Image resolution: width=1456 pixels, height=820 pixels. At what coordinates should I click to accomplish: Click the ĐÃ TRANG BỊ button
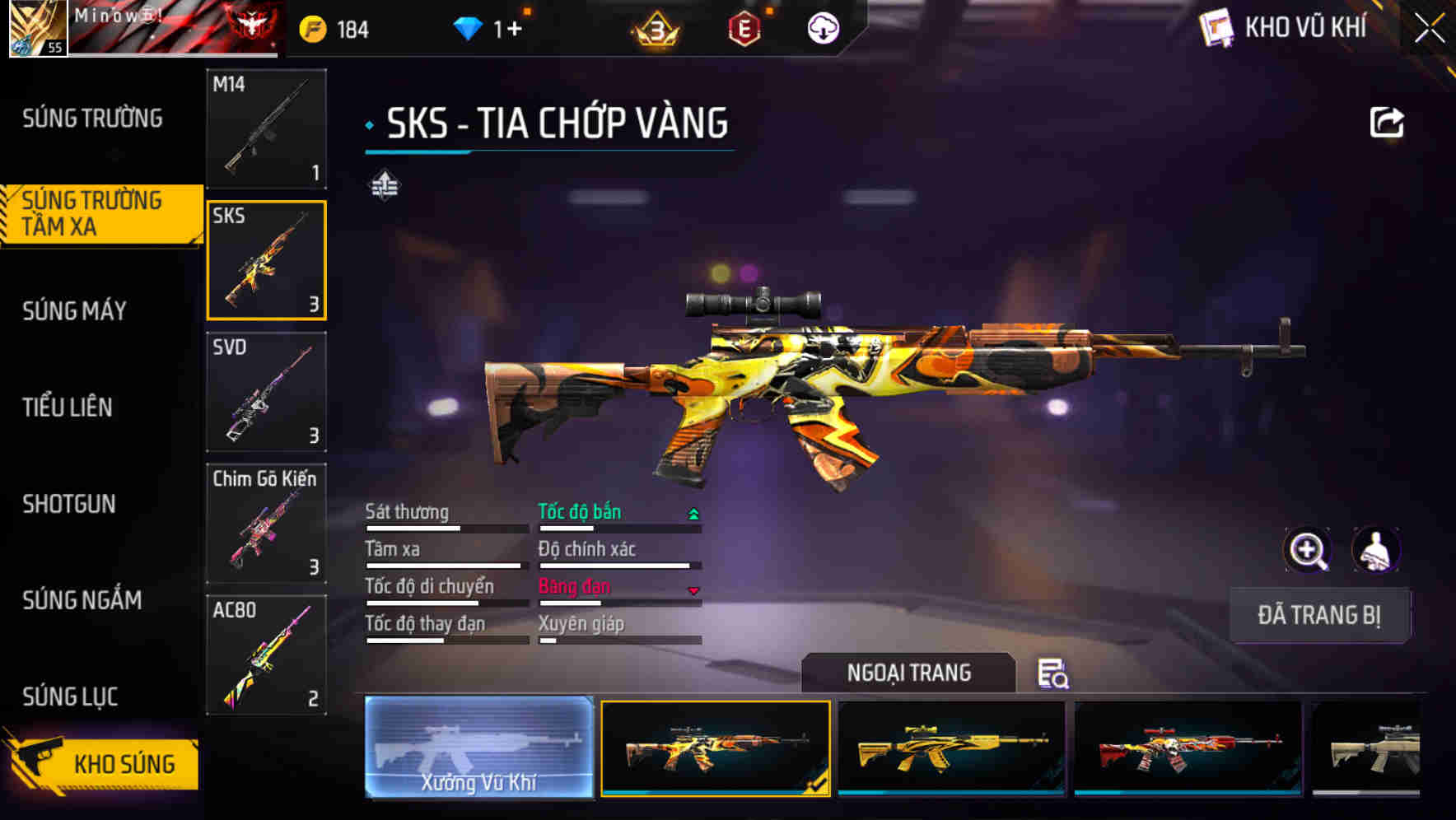(x=1318, y=615)
